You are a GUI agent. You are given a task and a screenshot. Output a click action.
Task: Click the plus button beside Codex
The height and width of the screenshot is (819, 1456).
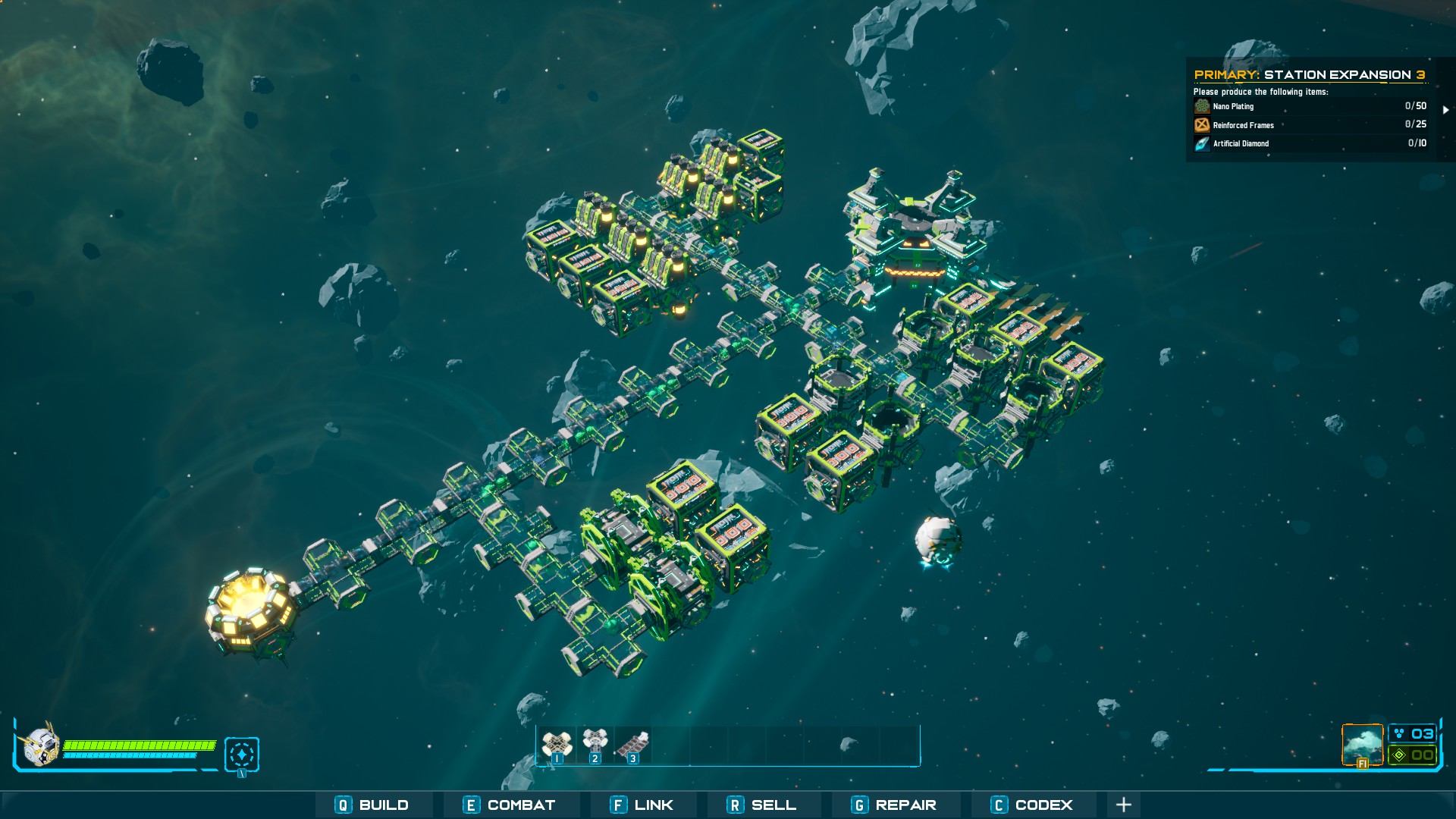[x=1124, y=805]
